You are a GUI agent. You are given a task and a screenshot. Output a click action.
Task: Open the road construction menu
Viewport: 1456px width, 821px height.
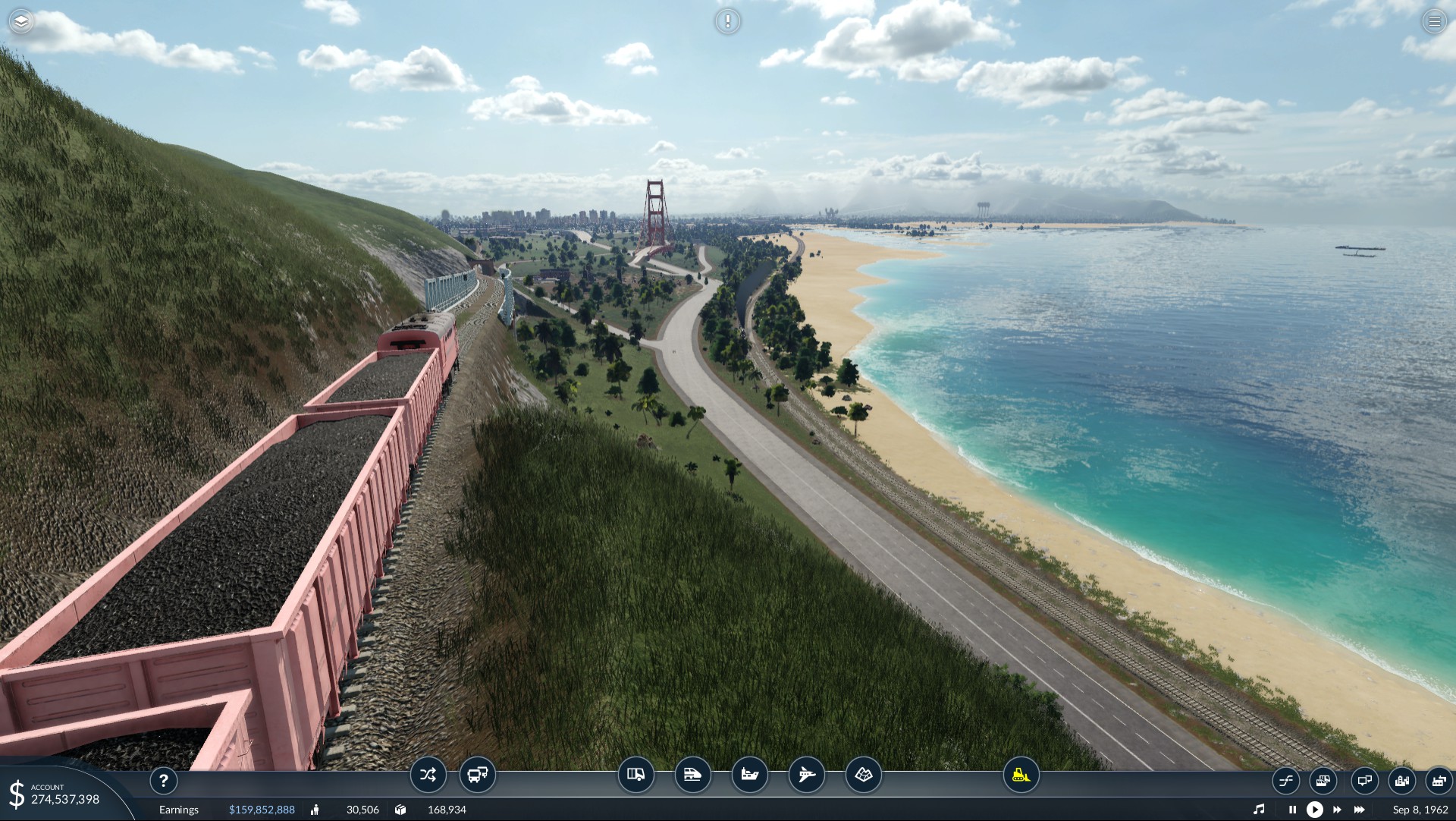click(635, 775)
